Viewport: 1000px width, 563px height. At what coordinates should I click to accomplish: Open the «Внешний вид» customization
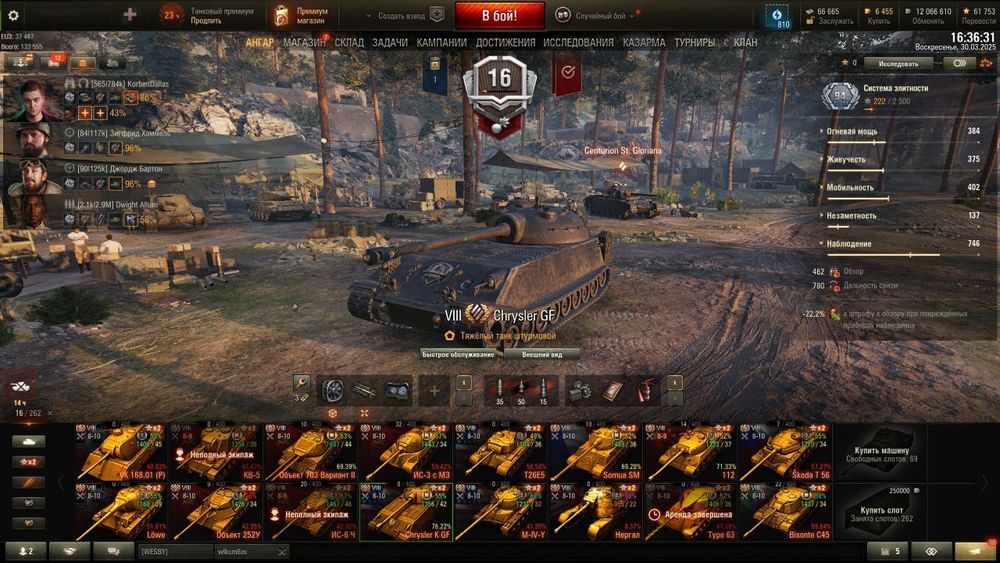541,354
